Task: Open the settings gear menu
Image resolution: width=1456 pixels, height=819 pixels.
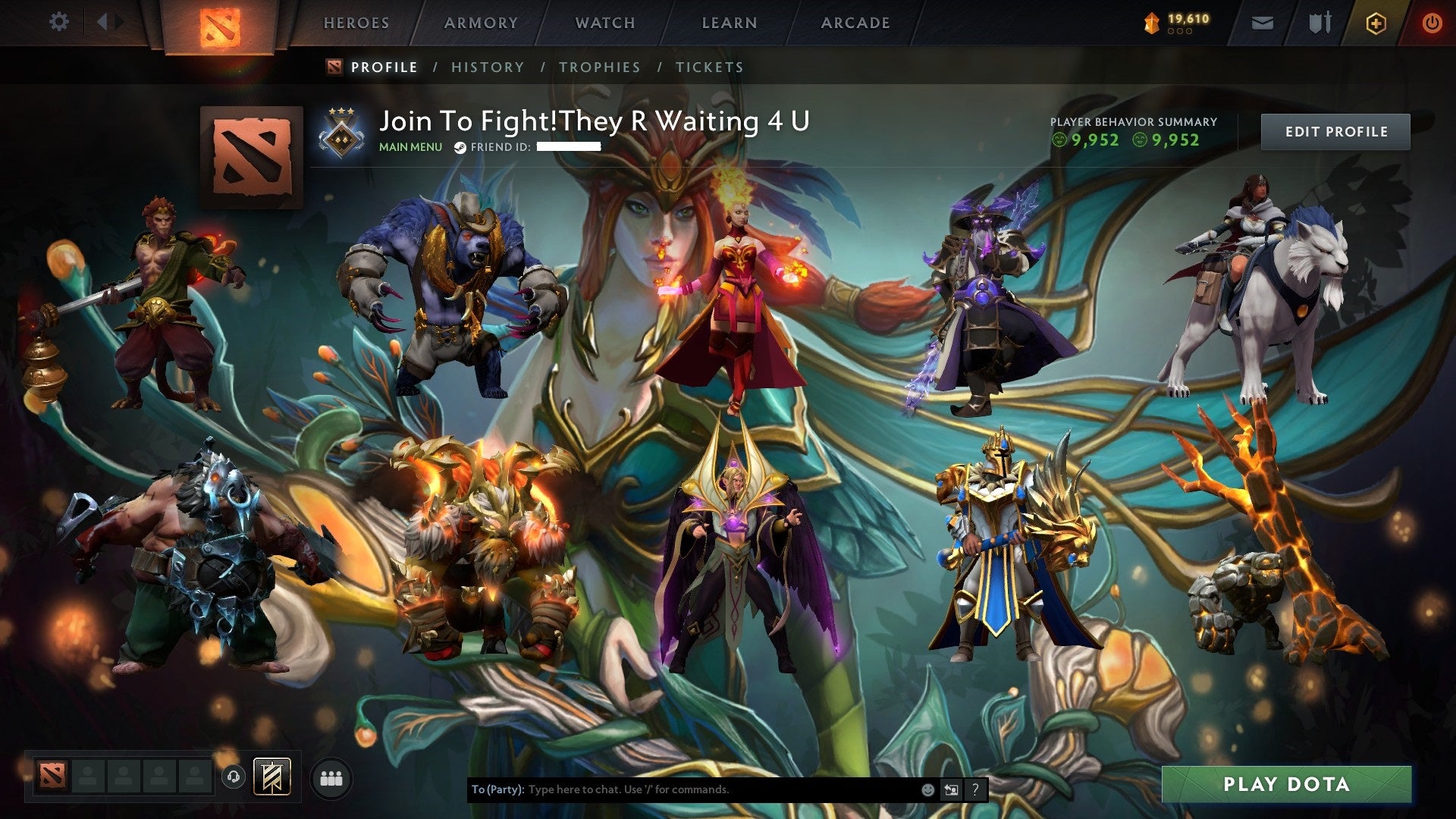Action: [59, 22]
